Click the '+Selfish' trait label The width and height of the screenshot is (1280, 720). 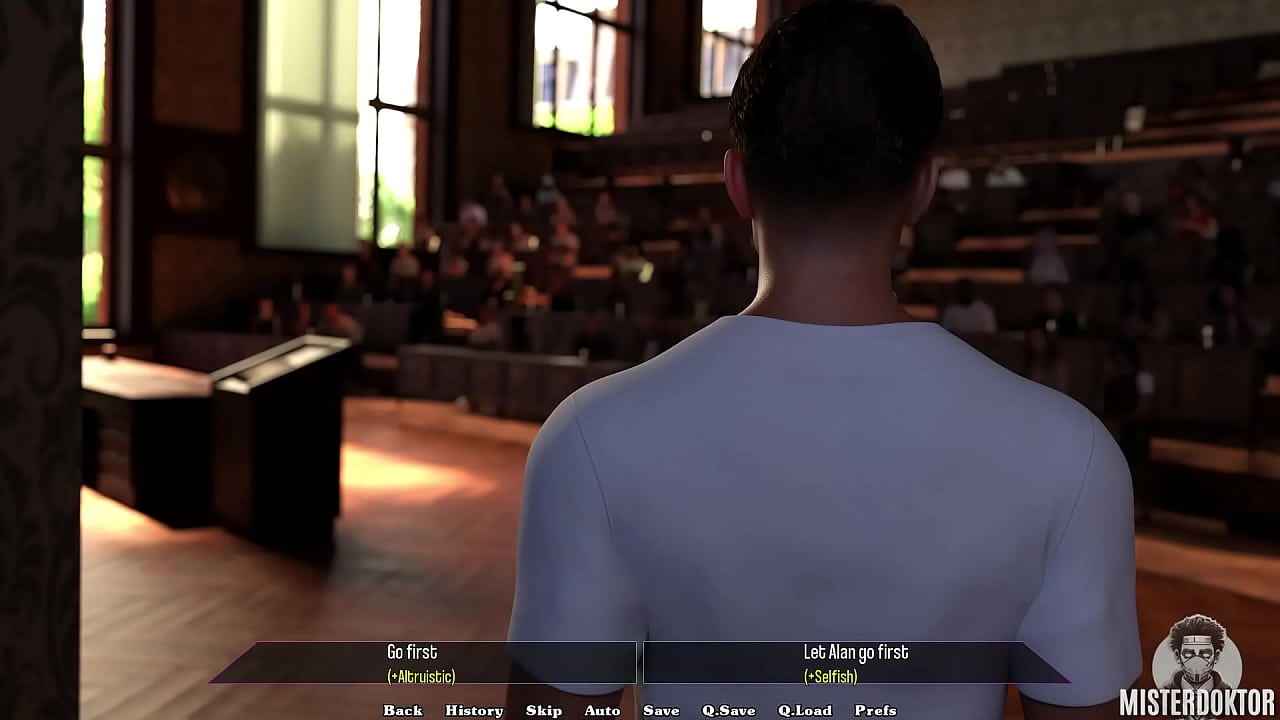[832, 676]
